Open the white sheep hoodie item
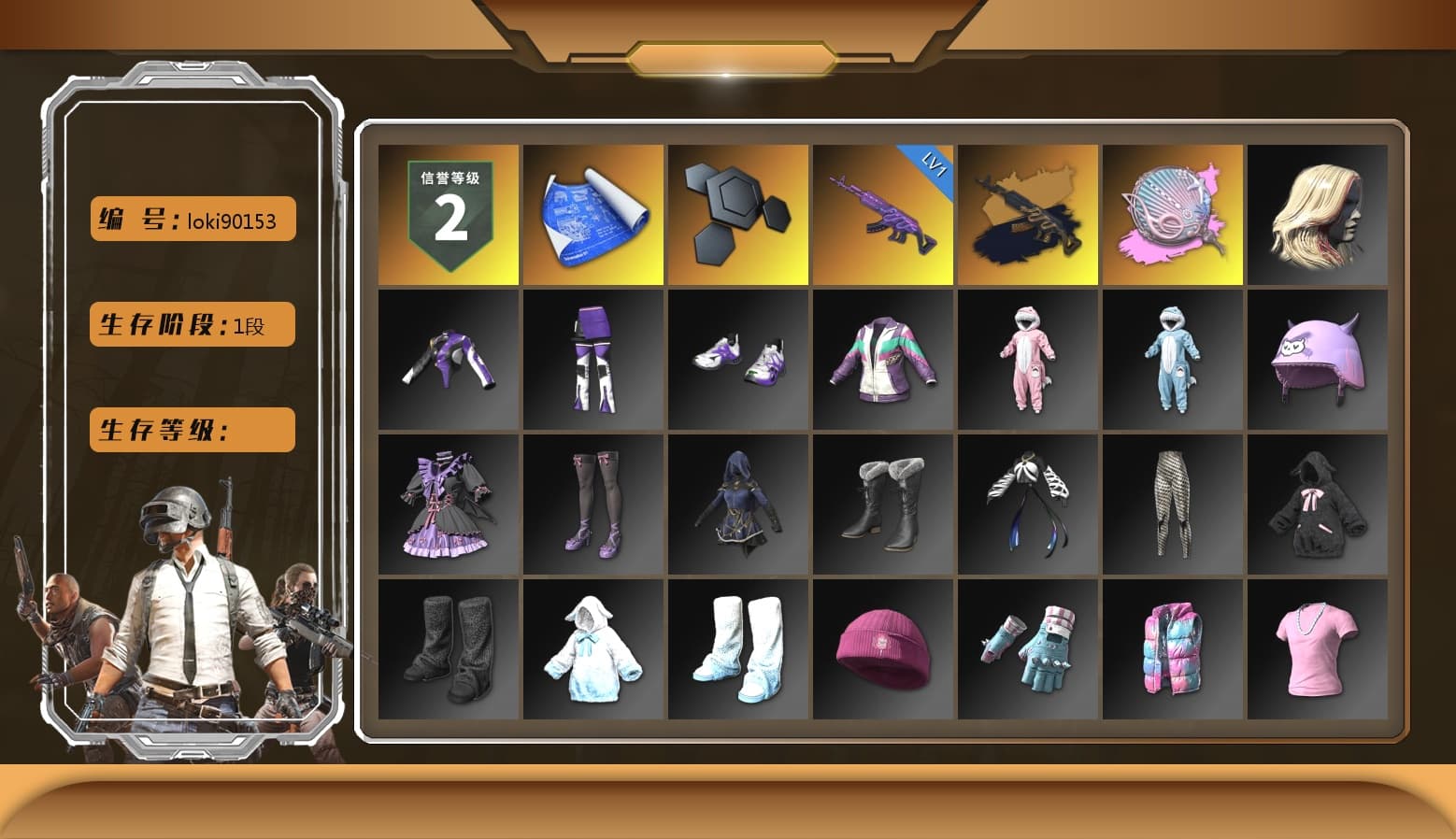1456x839 pixels. [592, 649]
